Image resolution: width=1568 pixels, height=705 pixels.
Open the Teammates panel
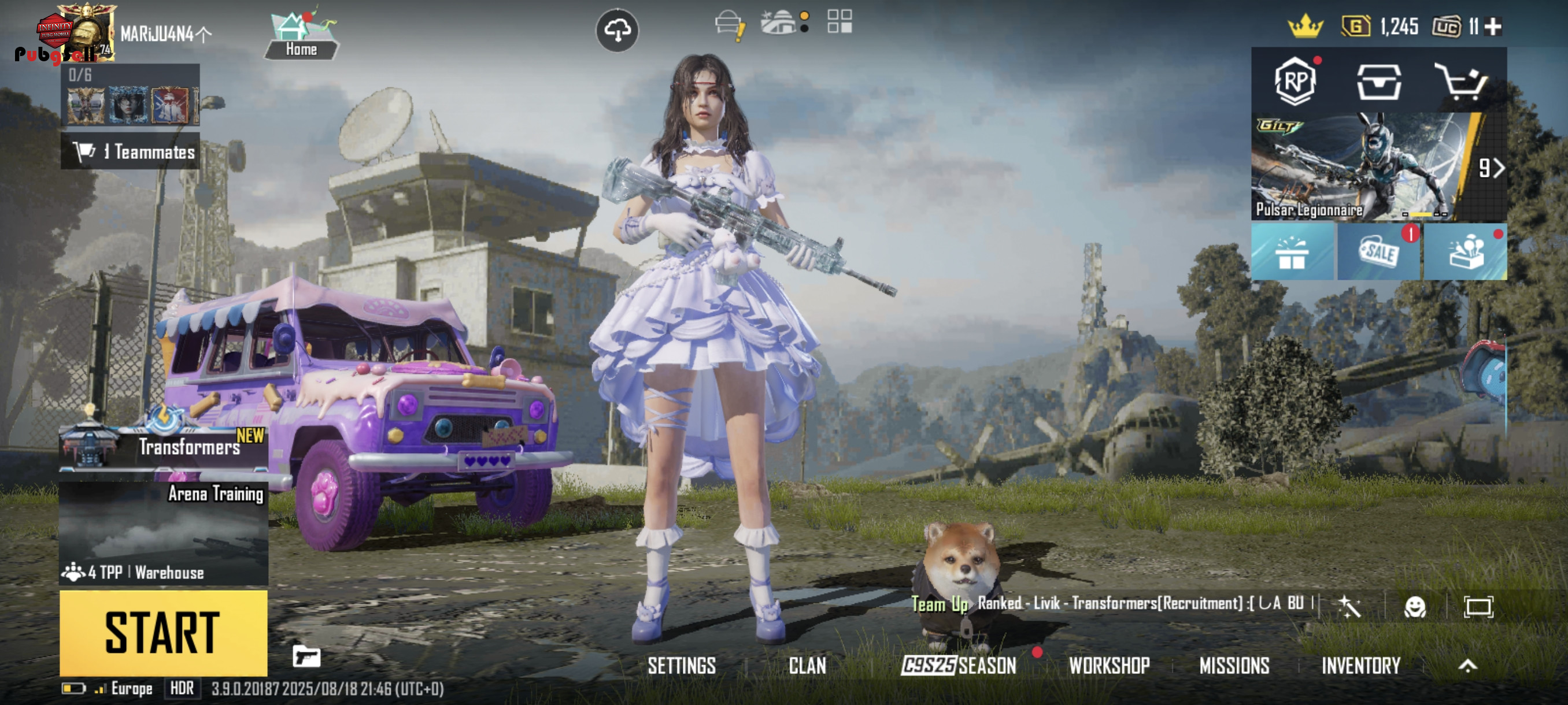[x=131, y=151]
